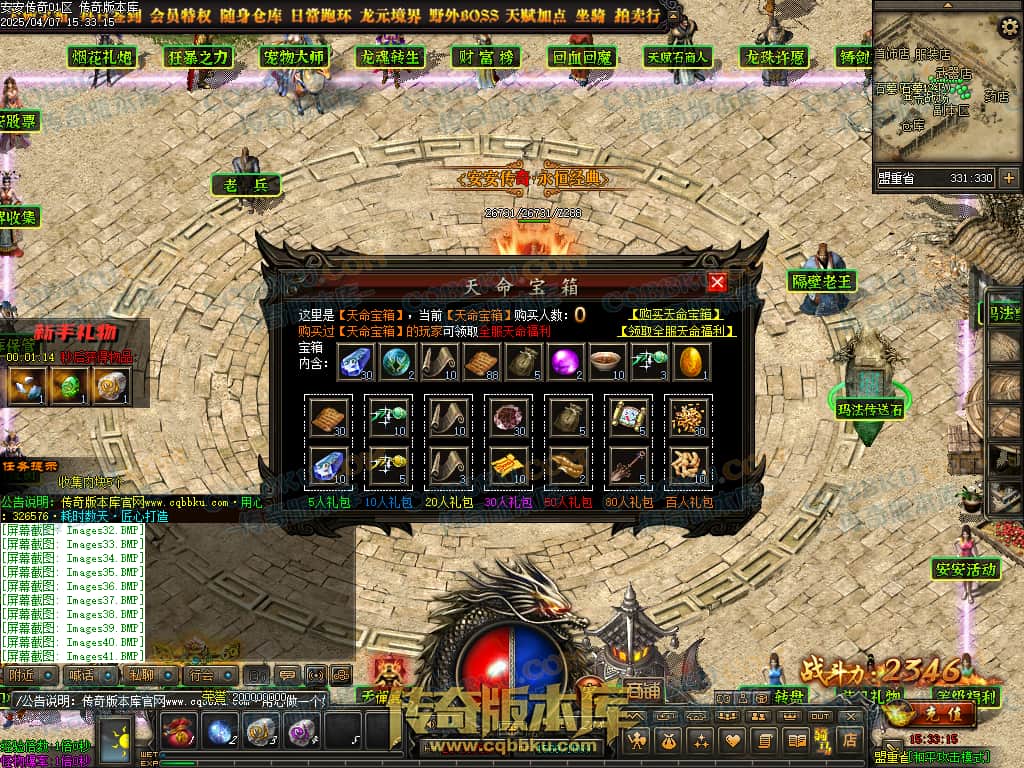
Task: Close the 天命宝箱 window
Action: (717, 282)
